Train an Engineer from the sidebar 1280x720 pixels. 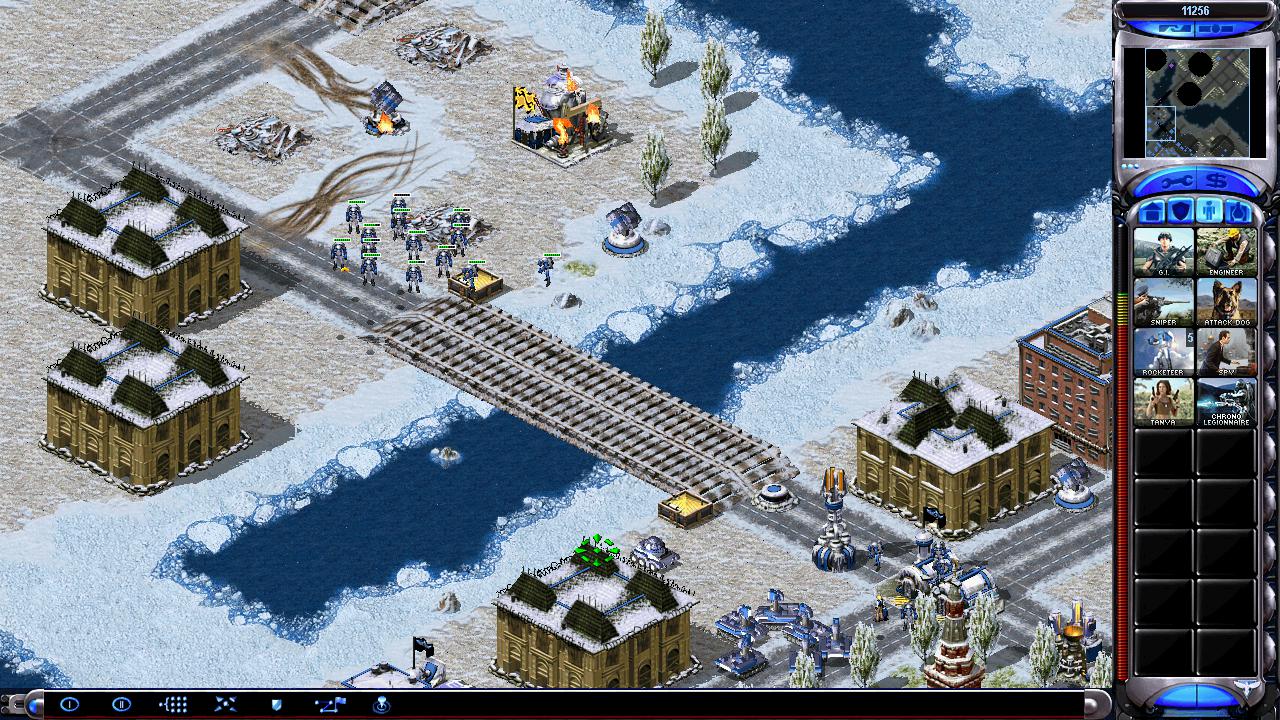1226,252
